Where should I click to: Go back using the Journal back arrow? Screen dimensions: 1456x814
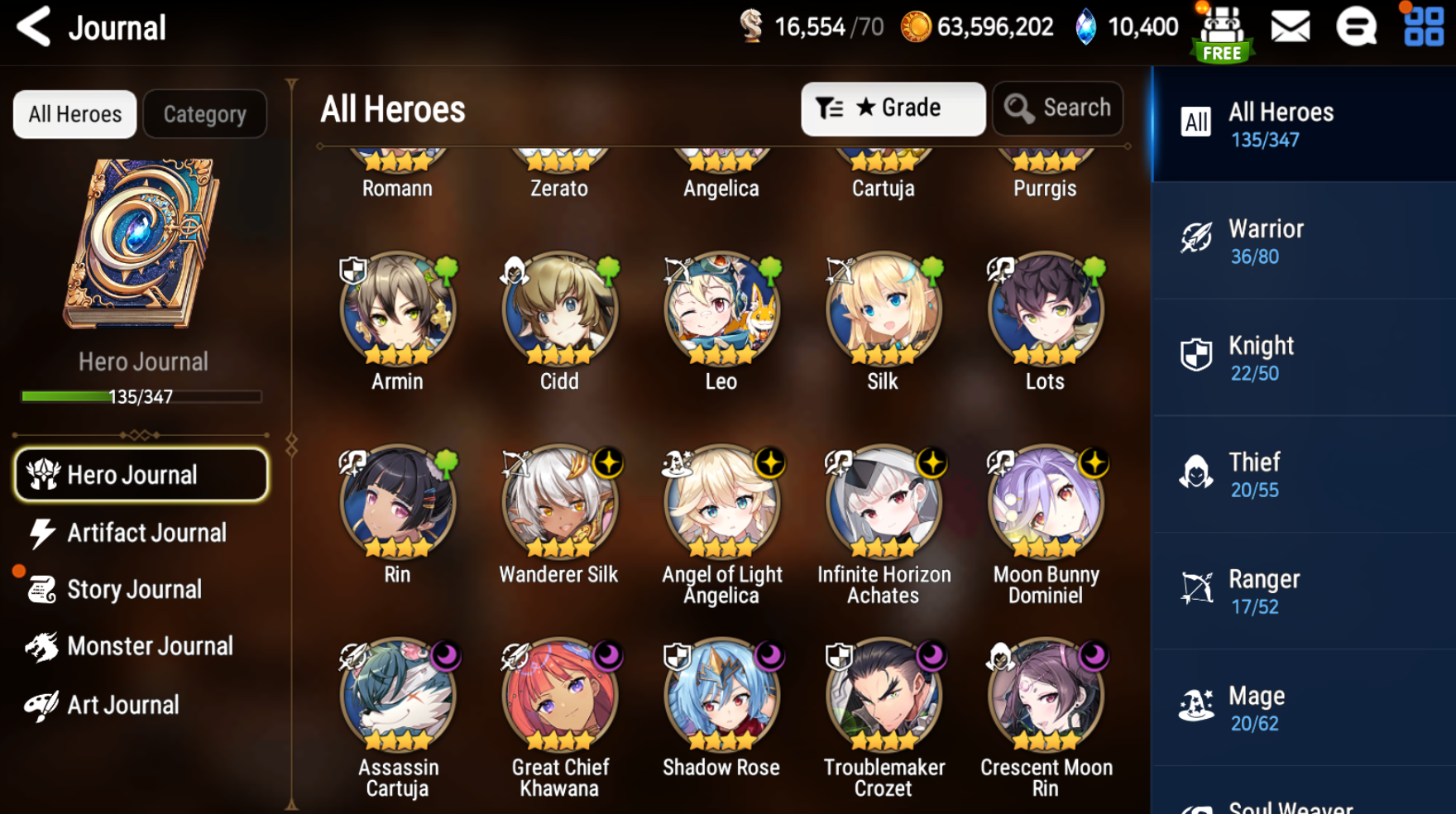34,26
